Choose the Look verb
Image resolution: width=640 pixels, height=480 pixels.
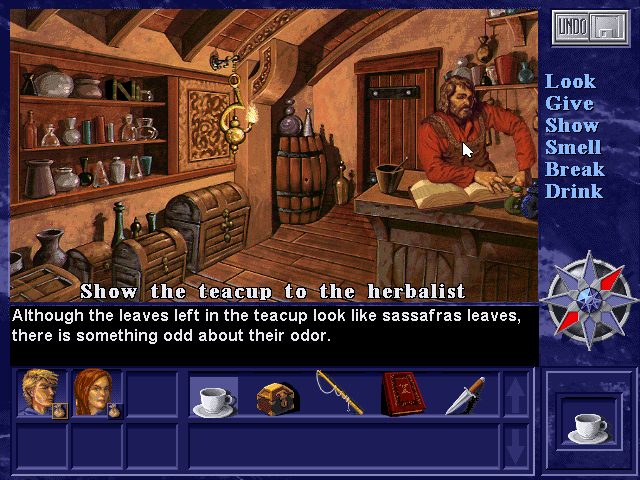[x=570, y=81]
